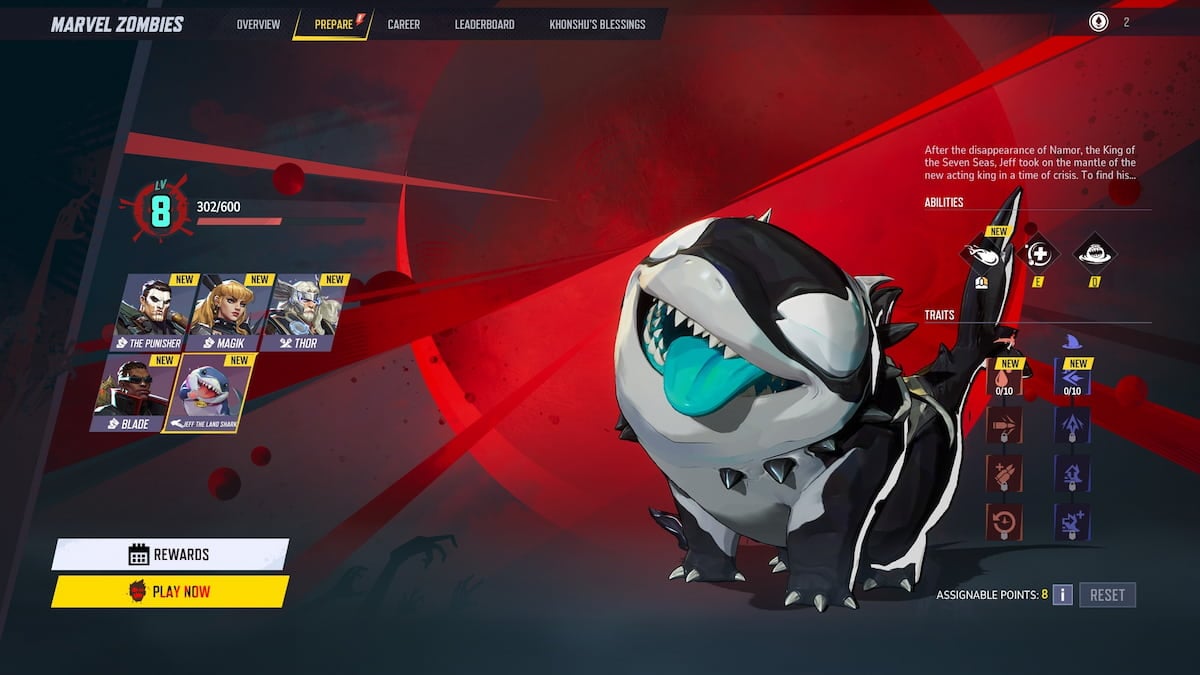Viewport: 1200px width, 675px height.
Task: Select The Punisher hero card
Action: 153,311
